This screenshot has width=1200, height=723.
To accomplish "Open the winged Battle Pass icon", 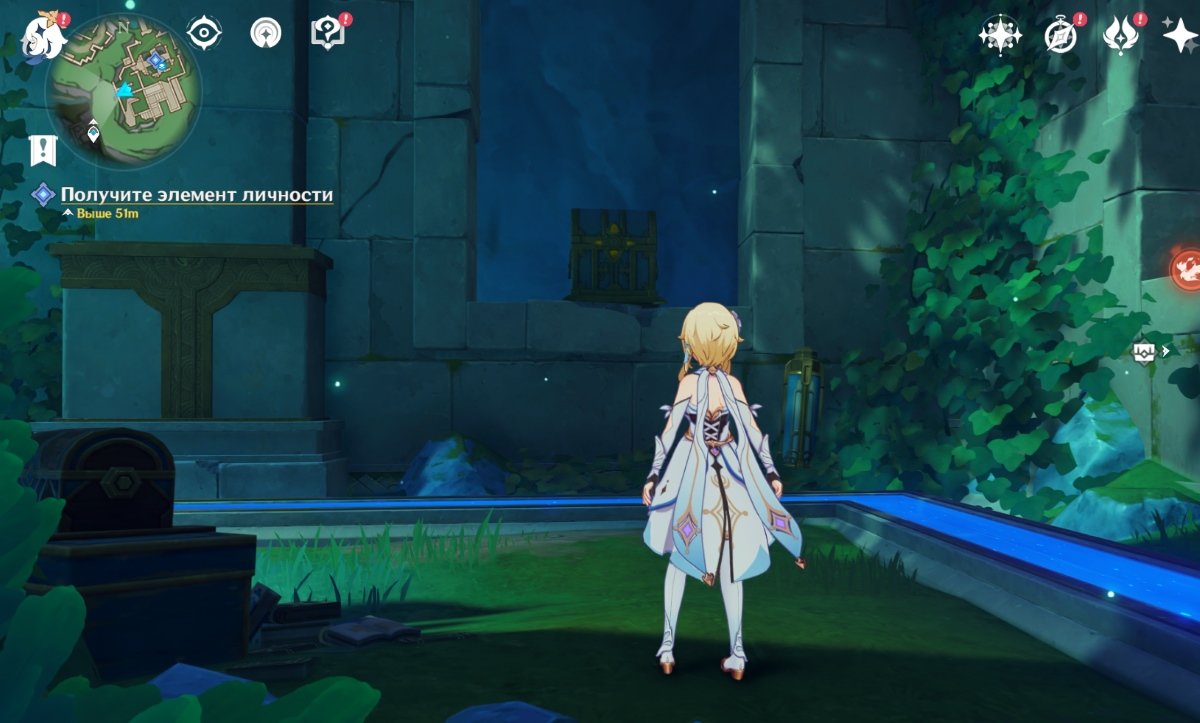I will point(1120,35).
